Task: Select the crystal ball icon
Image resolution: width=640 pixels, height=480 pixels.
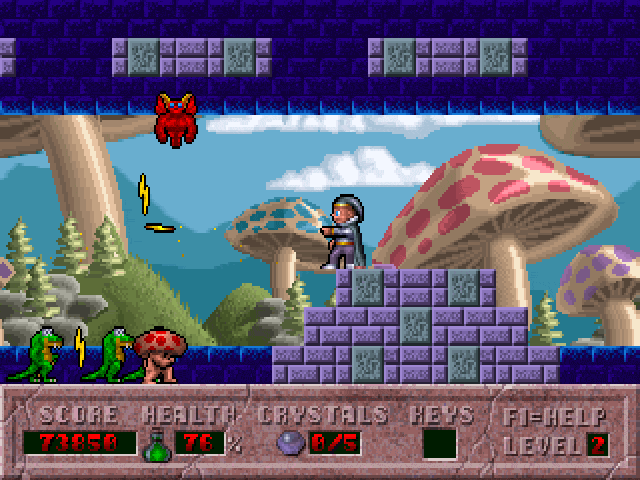Action: click(290, 443)
